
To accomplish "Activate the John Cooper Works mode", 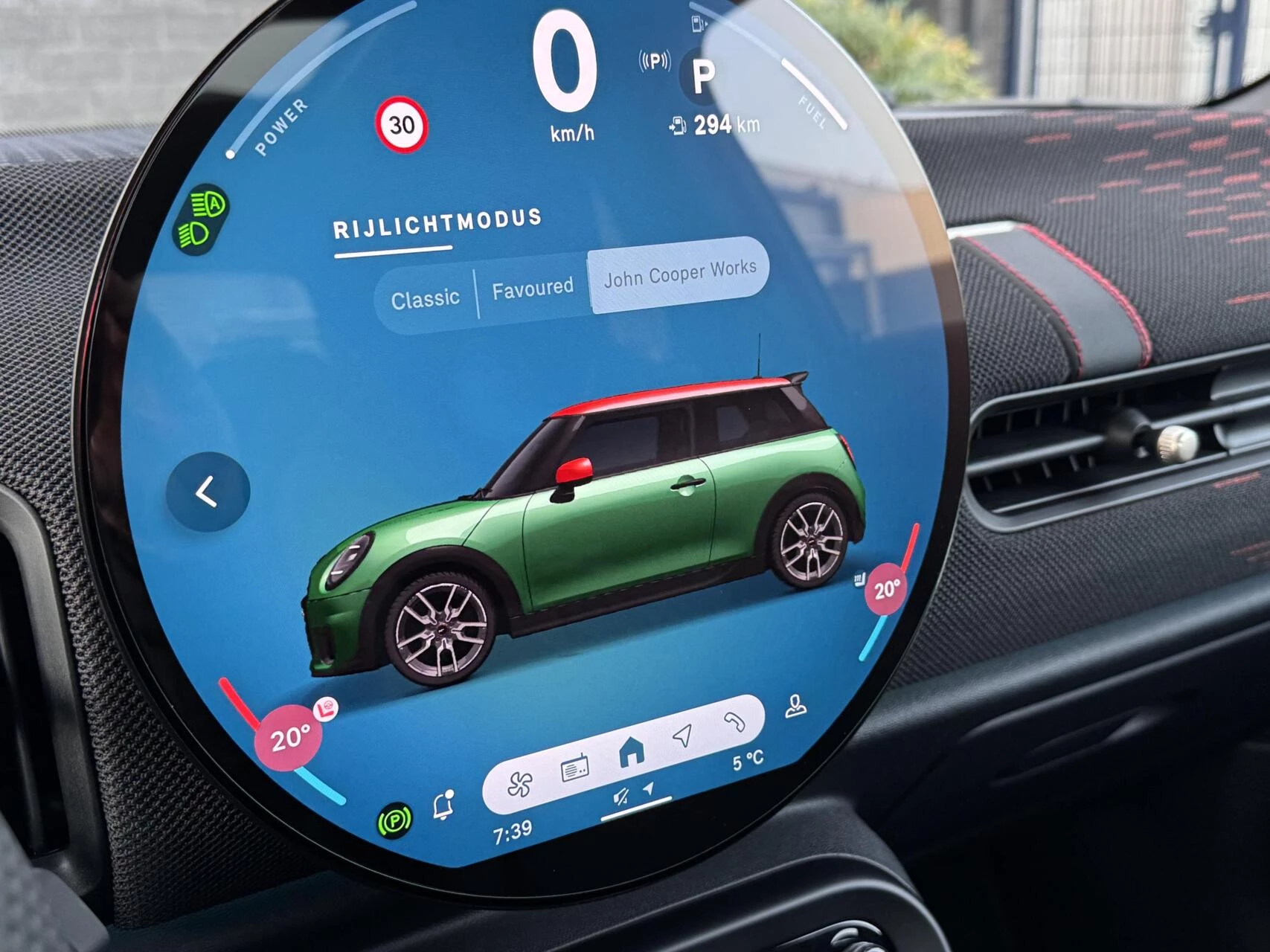I will pyautogui.click(x=679, y=275).
